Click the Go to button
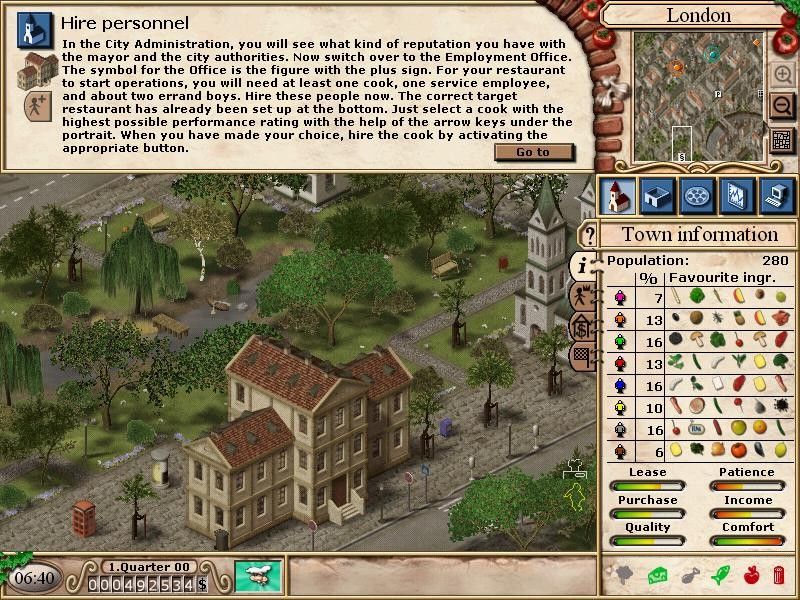800x600 pixels. (533, 152)
